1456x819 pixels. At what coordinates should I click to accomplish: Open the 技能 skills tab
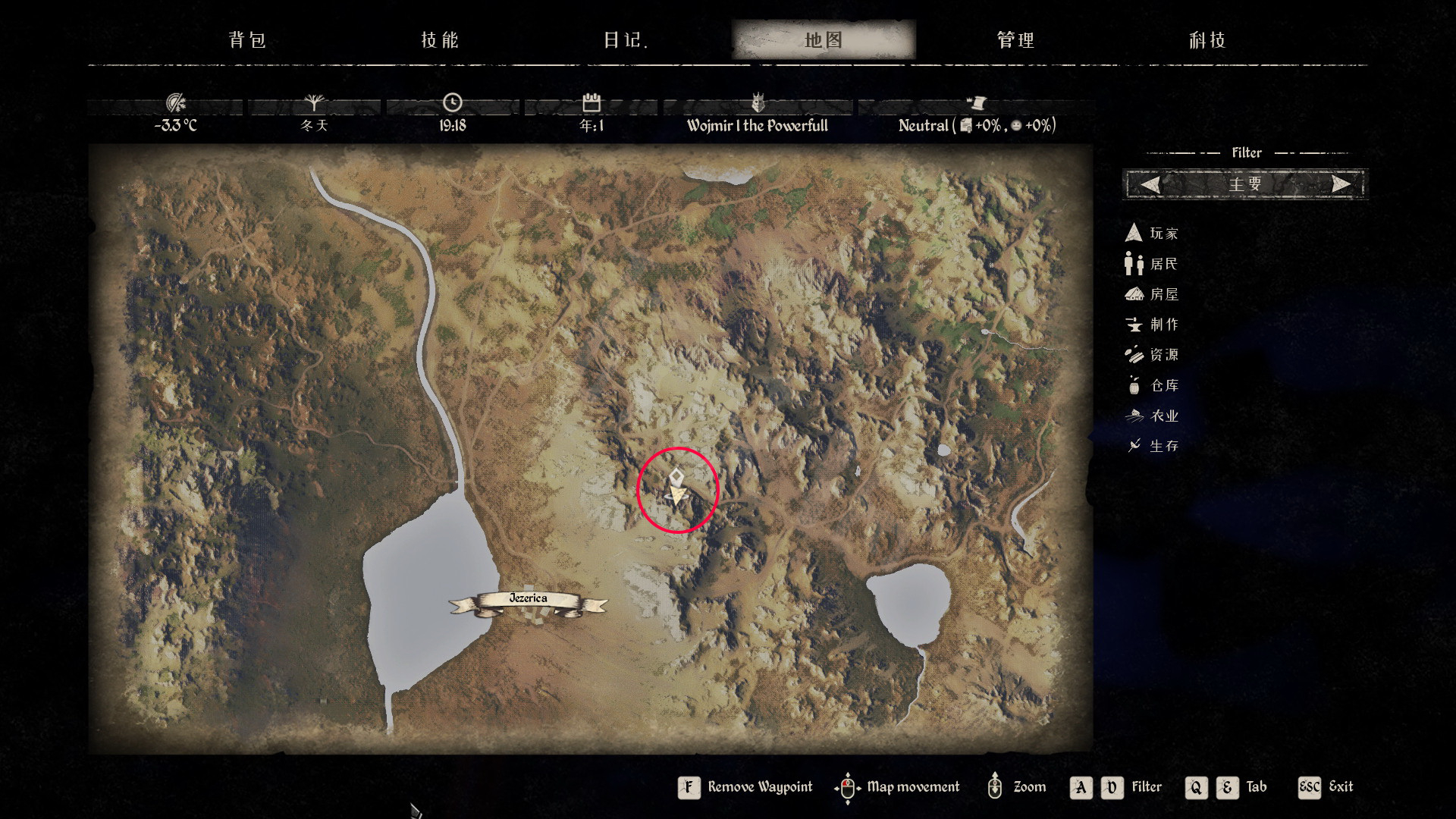tap(440, 40)
